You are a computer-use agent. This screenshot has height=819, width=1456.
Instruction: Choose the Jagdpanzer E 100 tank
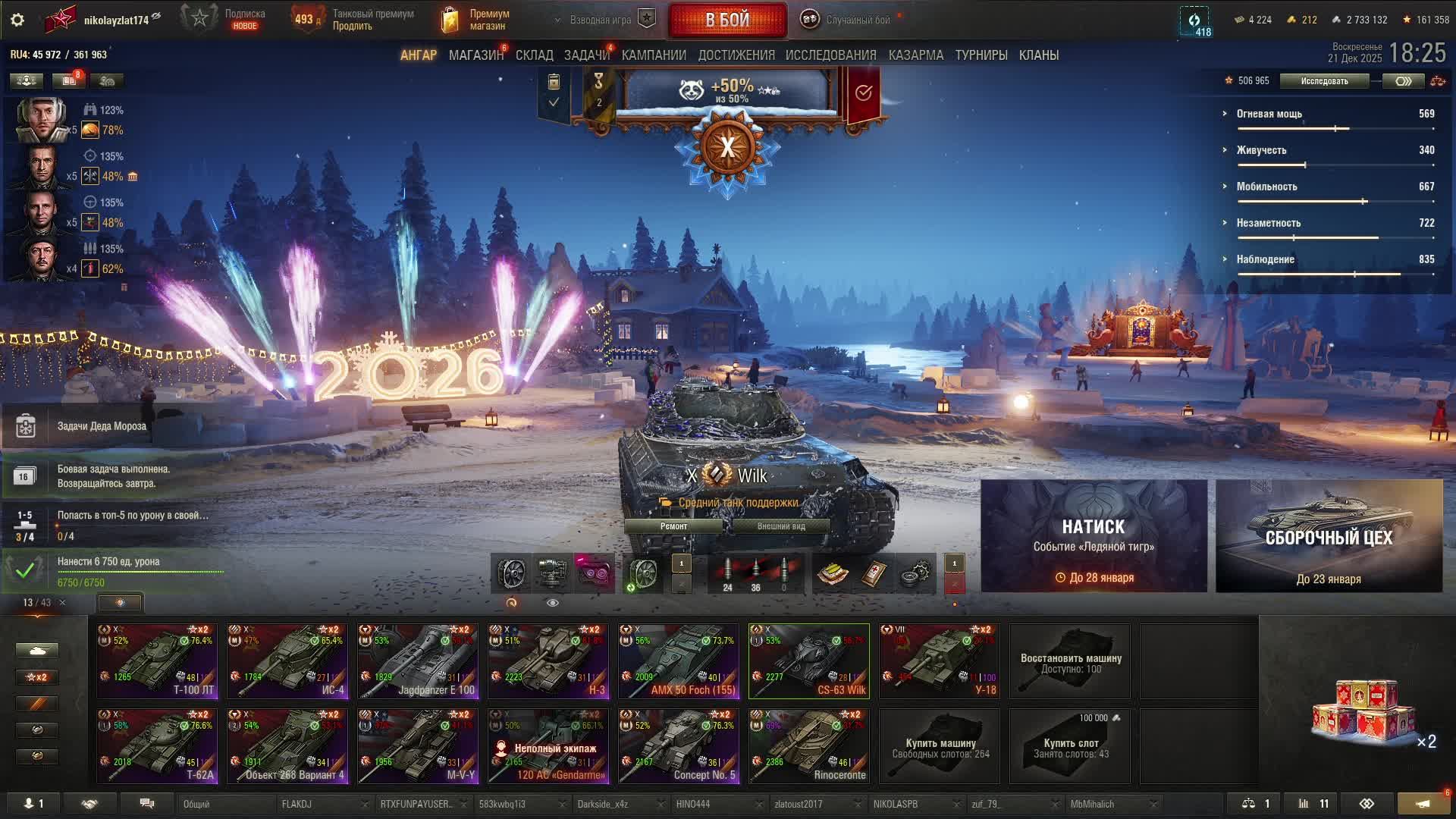click(418, 661)
